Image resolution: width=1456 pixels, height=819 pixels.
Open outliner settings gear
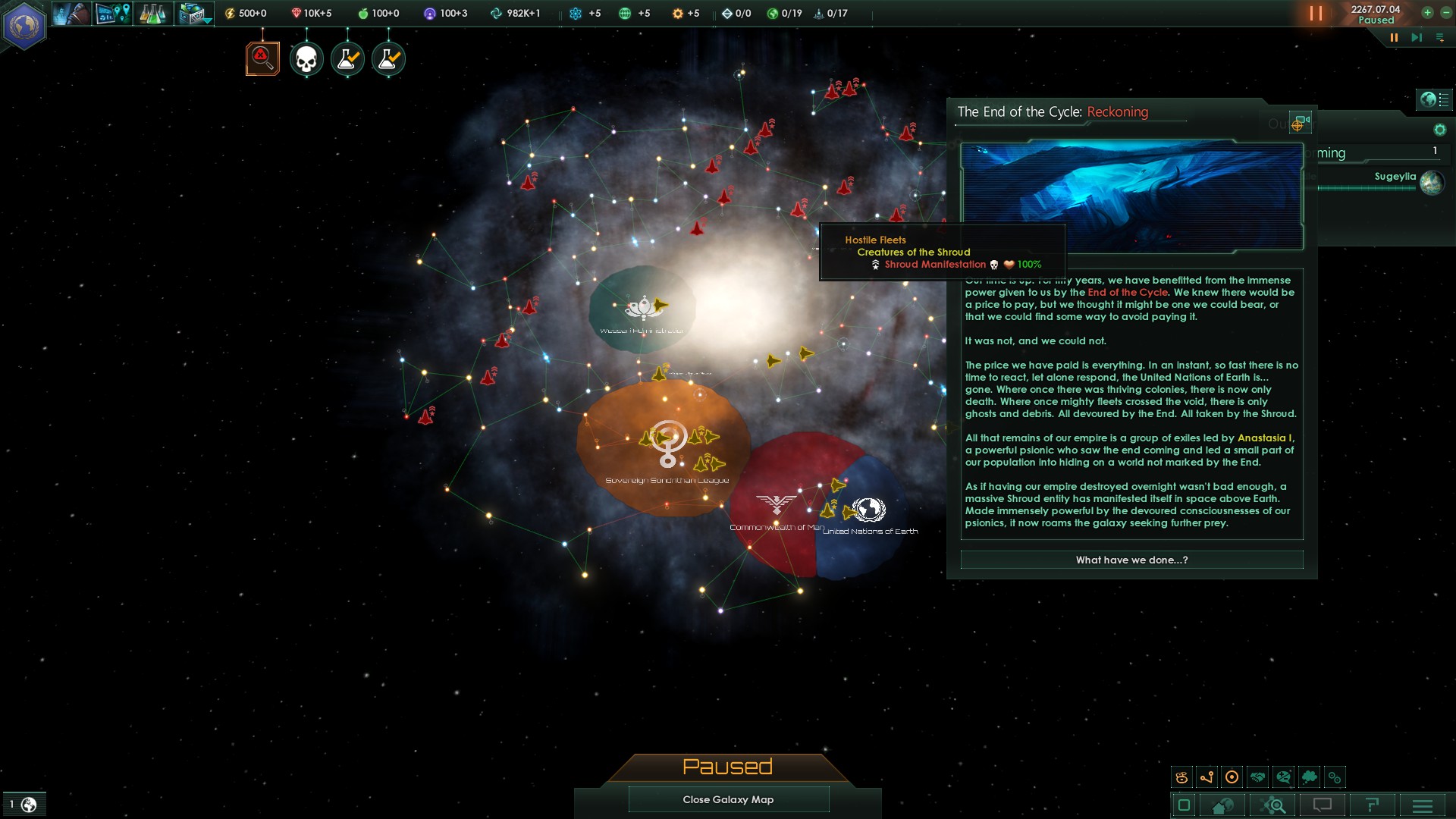(x=1439, y=130)
